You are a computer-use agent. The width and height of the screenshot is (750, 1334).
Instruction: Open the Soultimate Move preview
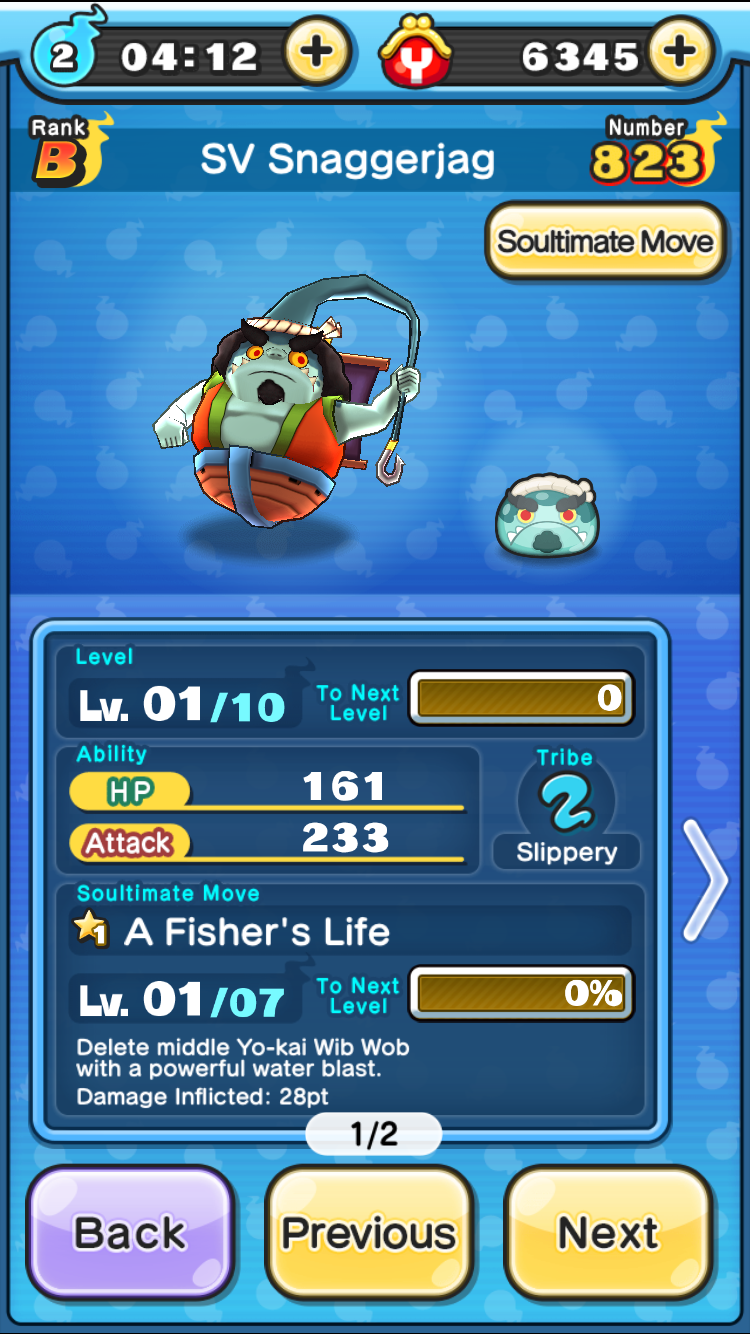click(x=605, y=242)
